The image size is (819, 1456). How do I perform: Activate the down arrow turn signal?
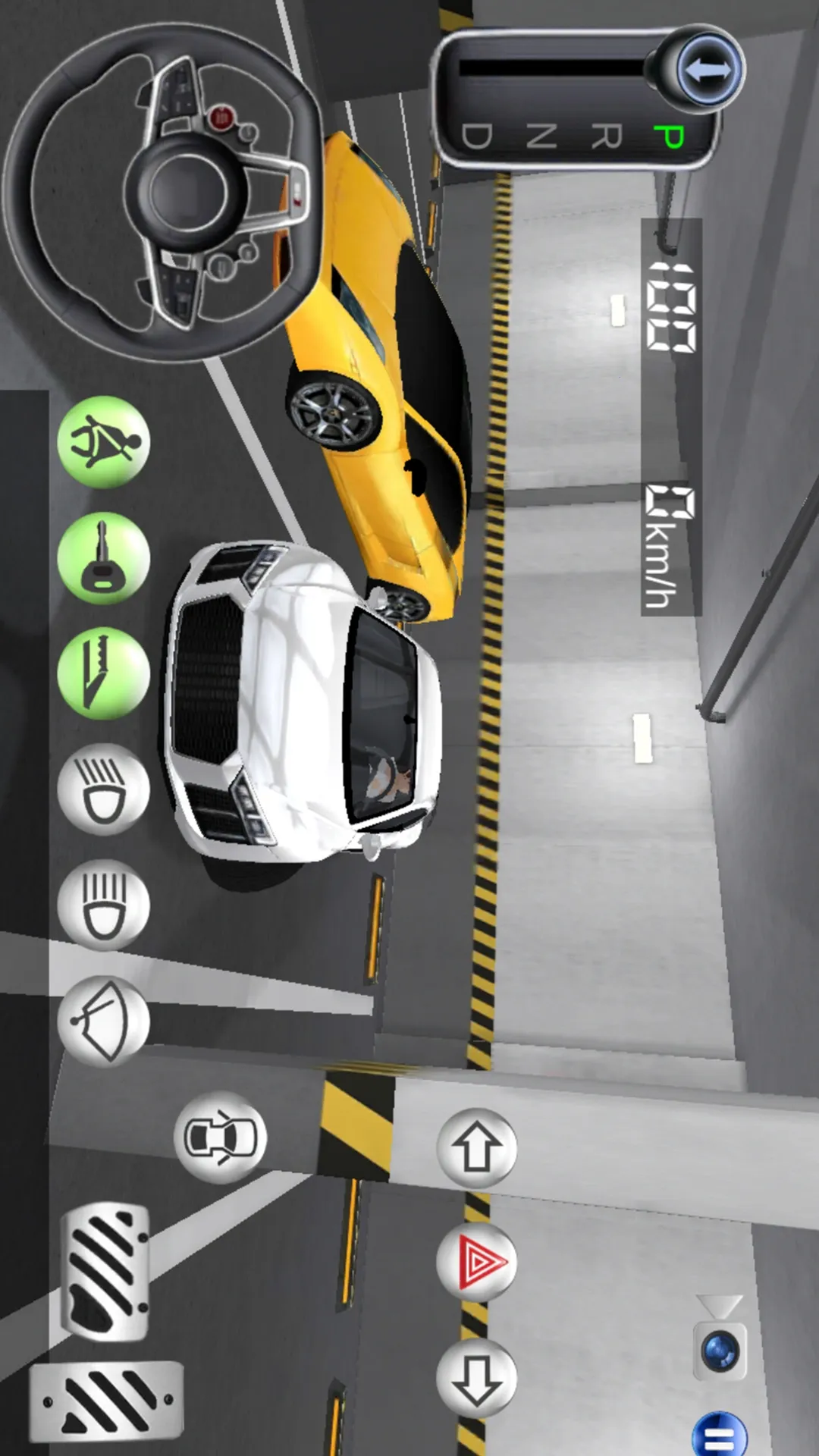tap(476, 1379)
